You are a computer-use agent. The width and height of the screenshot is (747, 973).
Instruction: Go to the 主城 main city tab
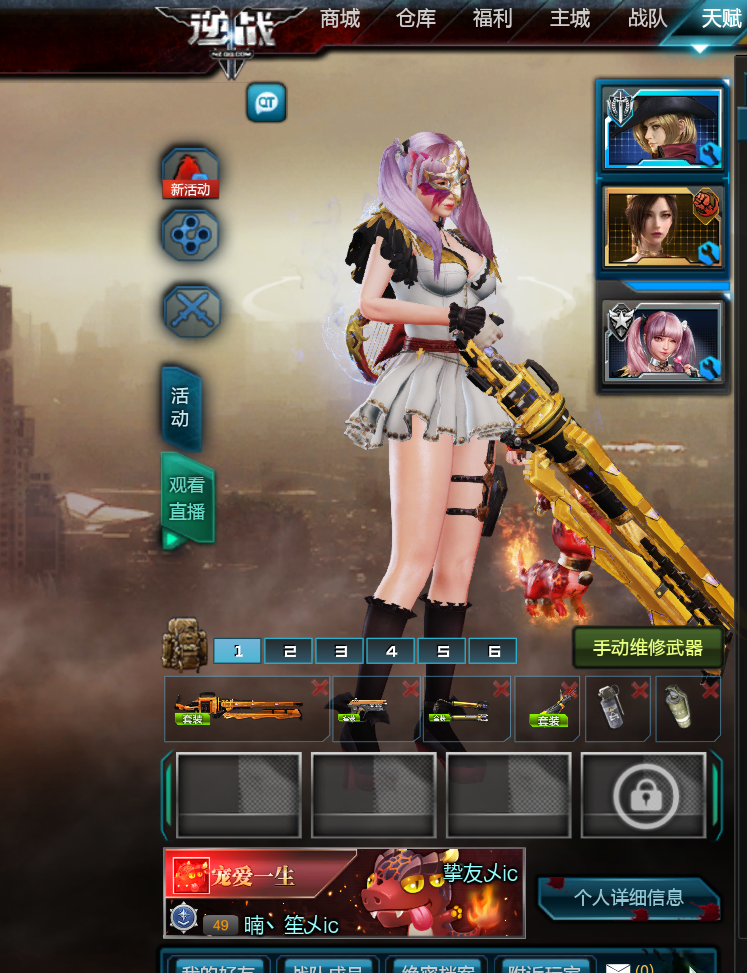coord(570,18)
